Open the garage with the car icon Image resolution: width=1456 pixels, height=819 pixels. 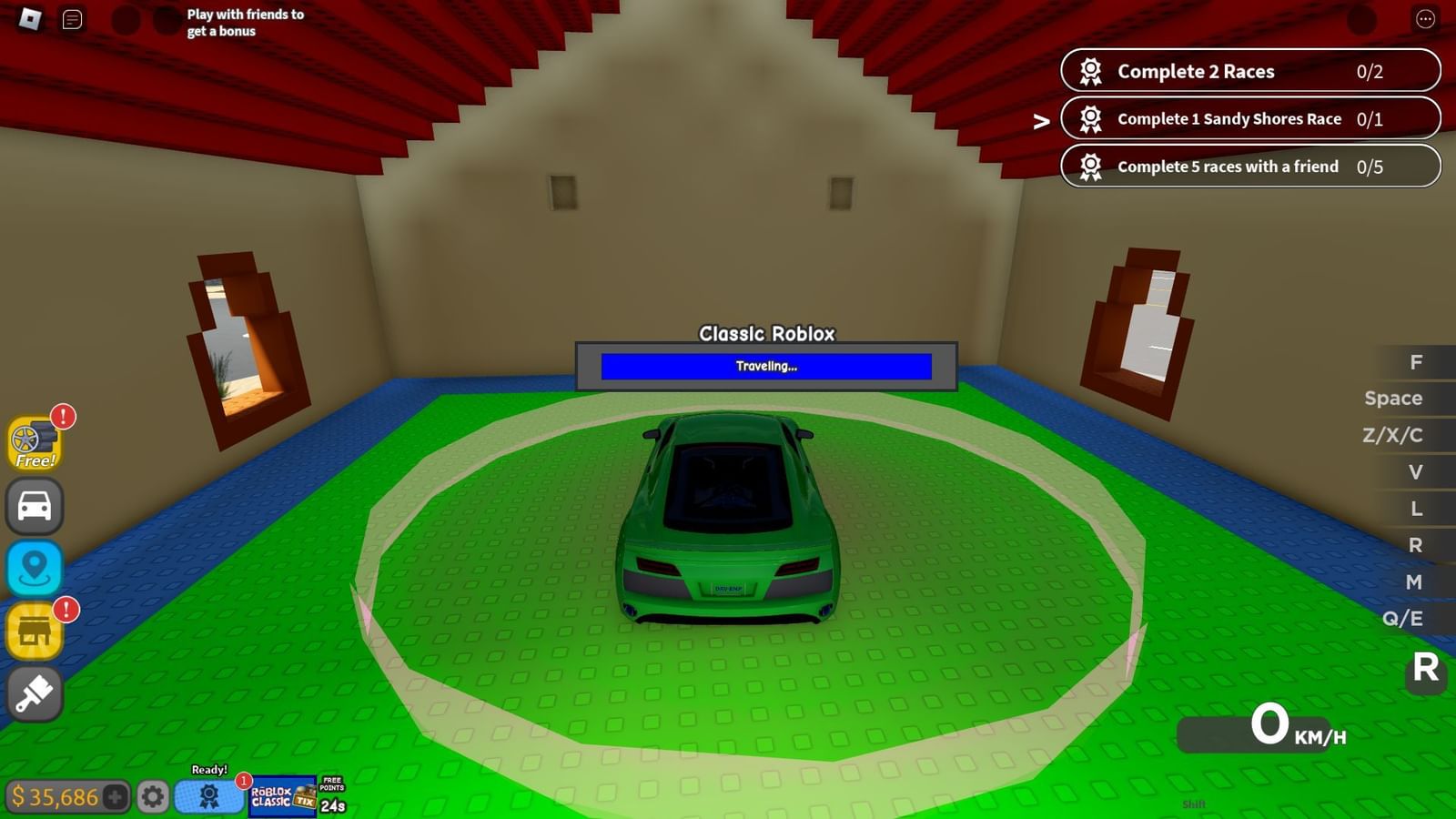34,506
